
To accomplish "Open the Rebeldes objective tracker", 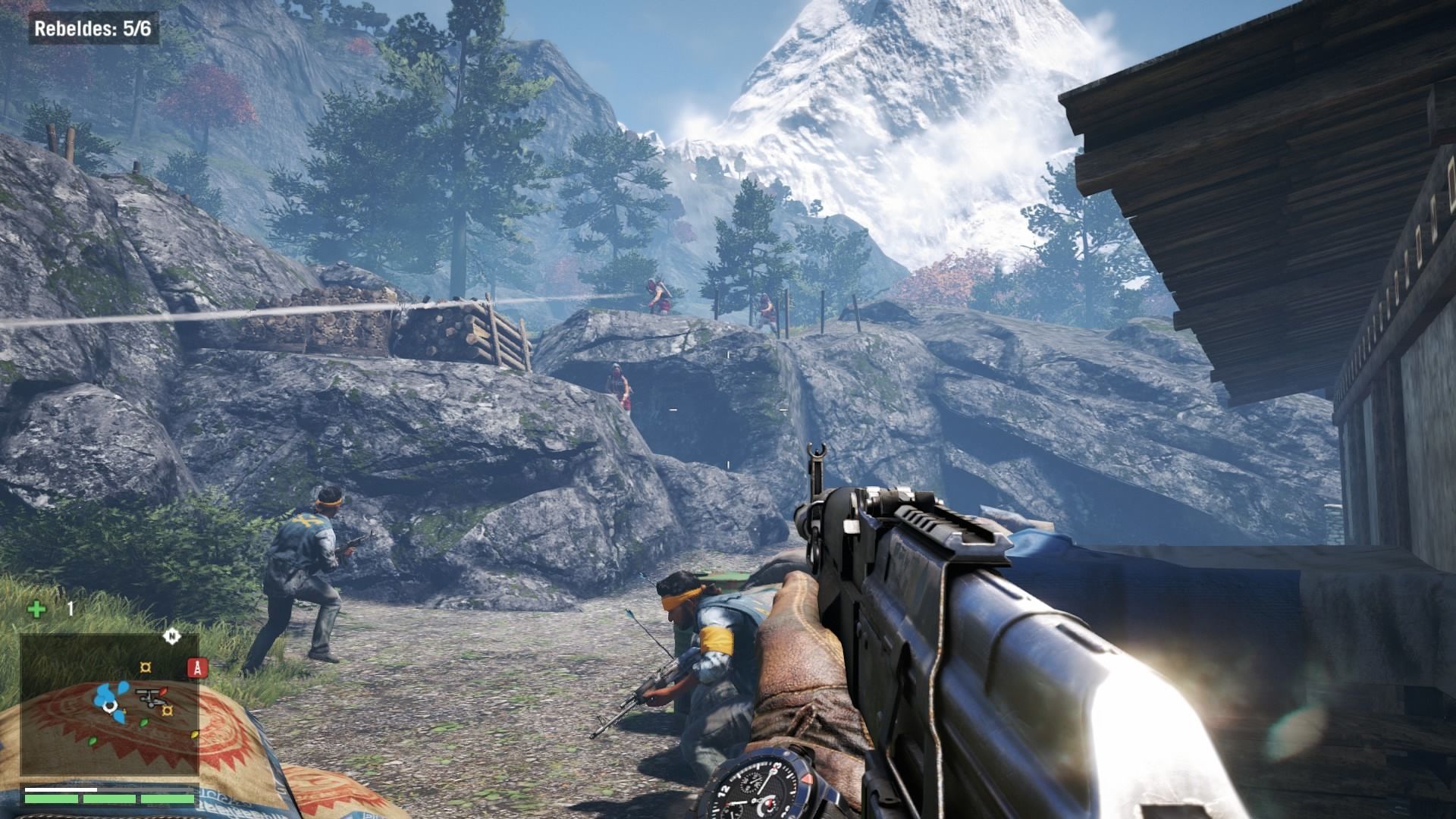I will [93, 30].
